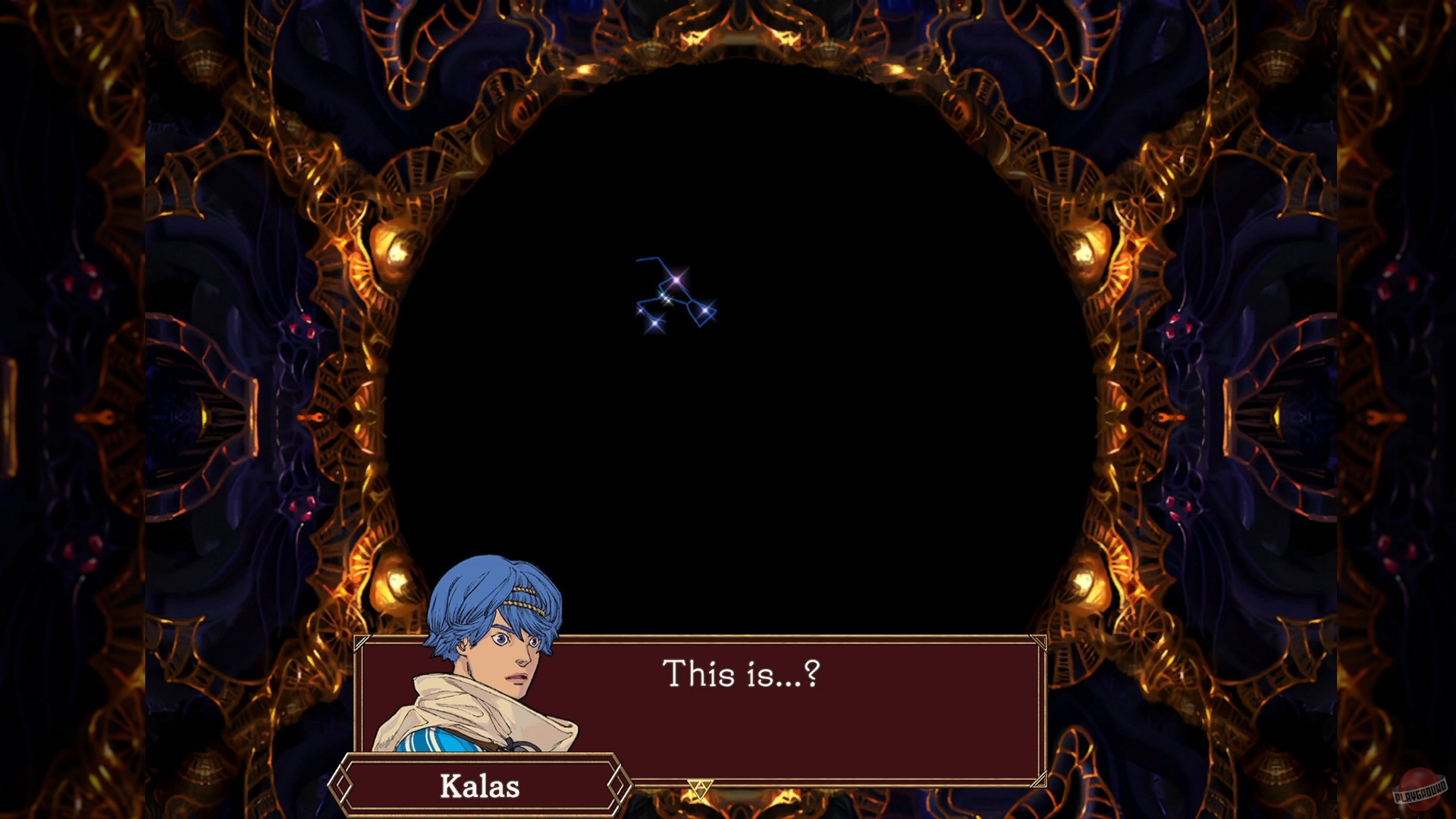Select the brightest star in the constellation

click(676, 280)
